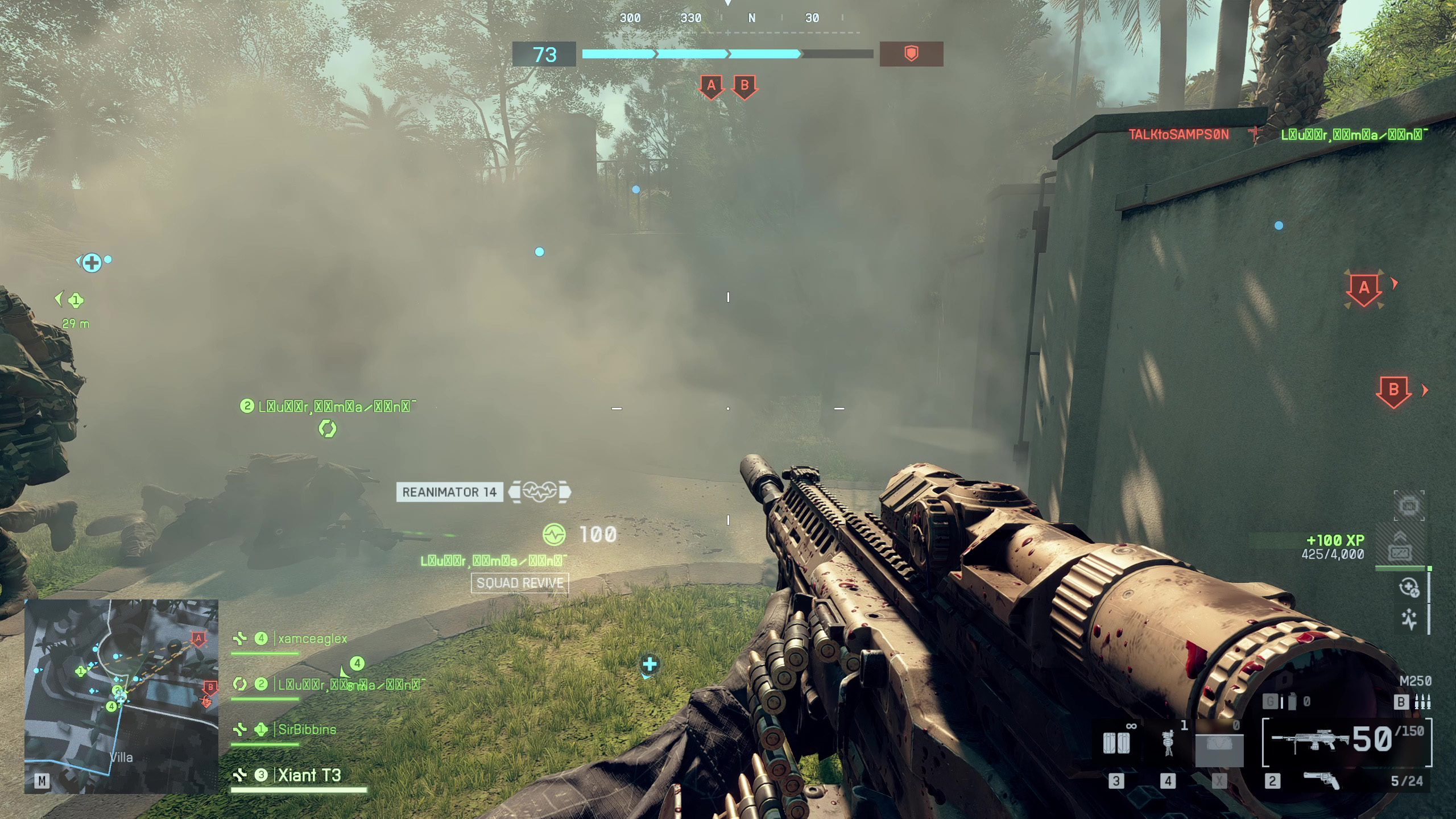1456x819 pixels.
Task: Click the TALKtoSAMPS0N kill feed entry
Action: [x=1178, y=135]
